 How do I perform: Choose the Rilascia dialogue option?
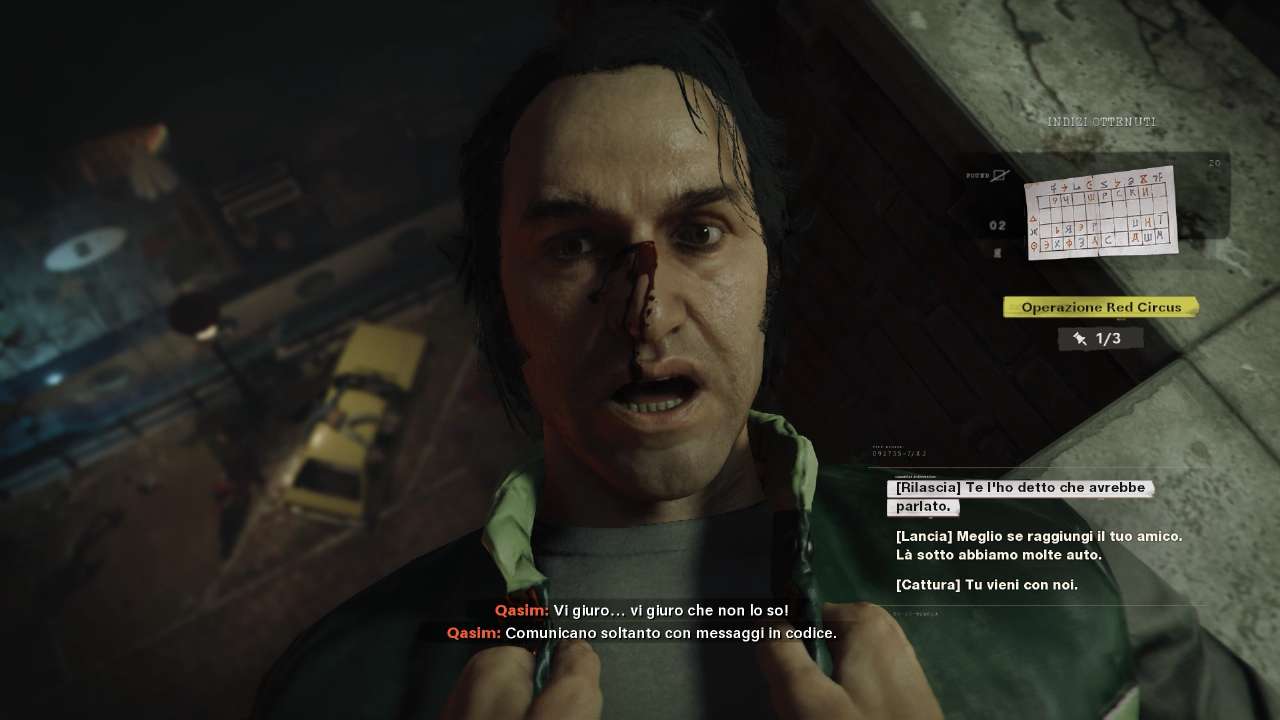(1019, 497)
